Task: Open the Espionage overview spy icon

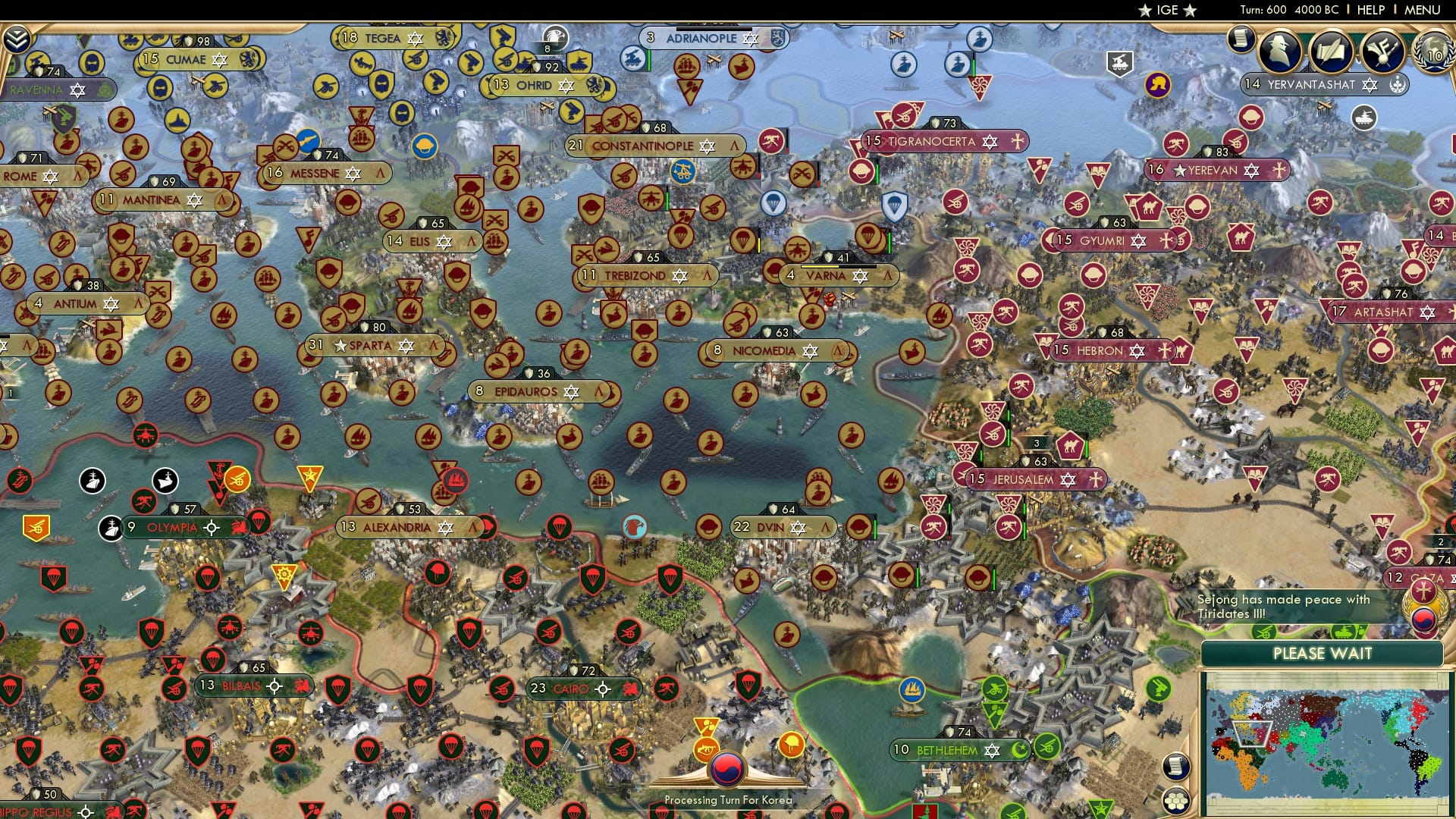Action: 1280,52
